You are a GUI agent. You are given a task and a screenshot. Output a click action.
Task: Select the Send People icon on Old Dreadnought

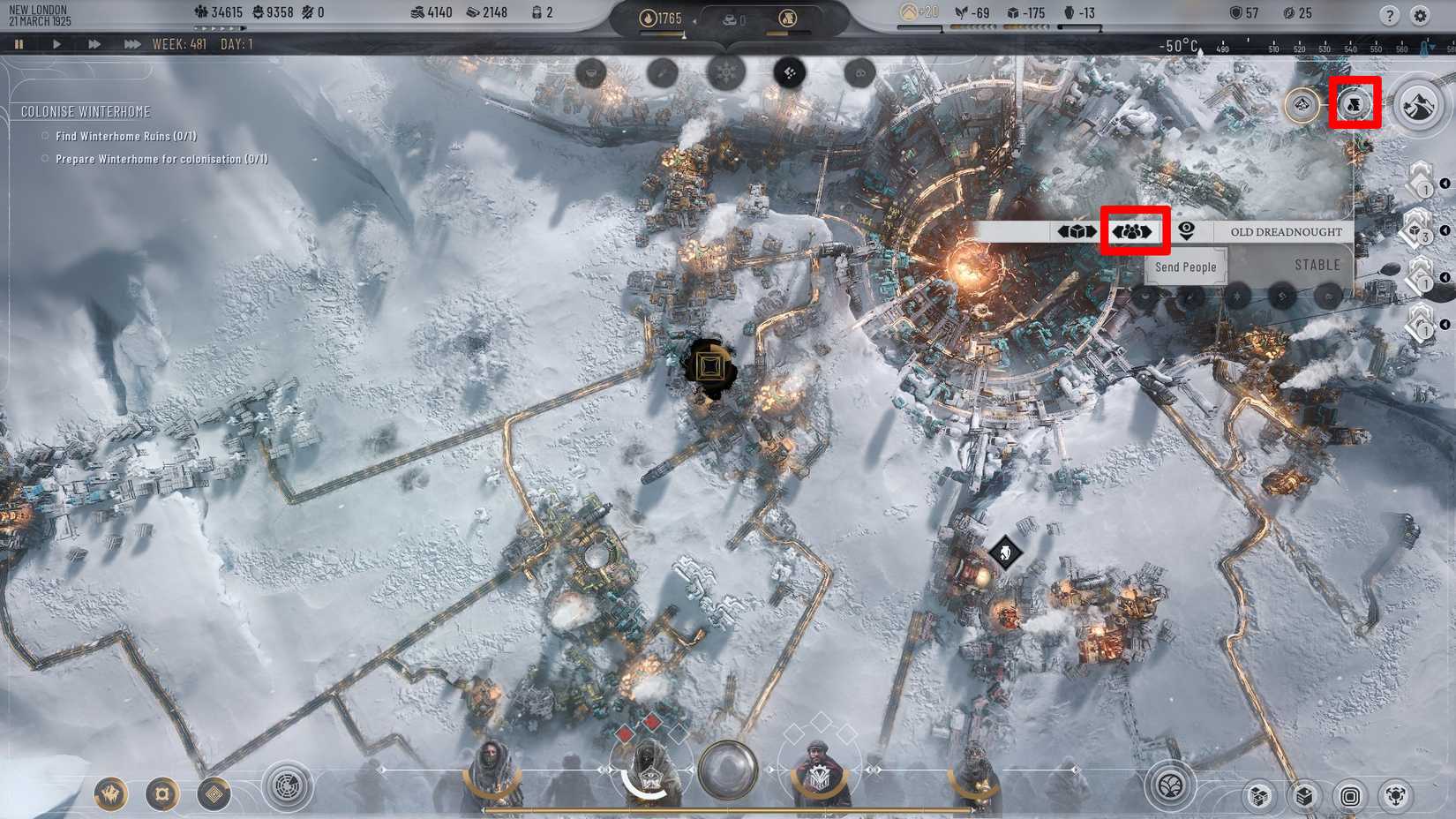click(1132, 232)
